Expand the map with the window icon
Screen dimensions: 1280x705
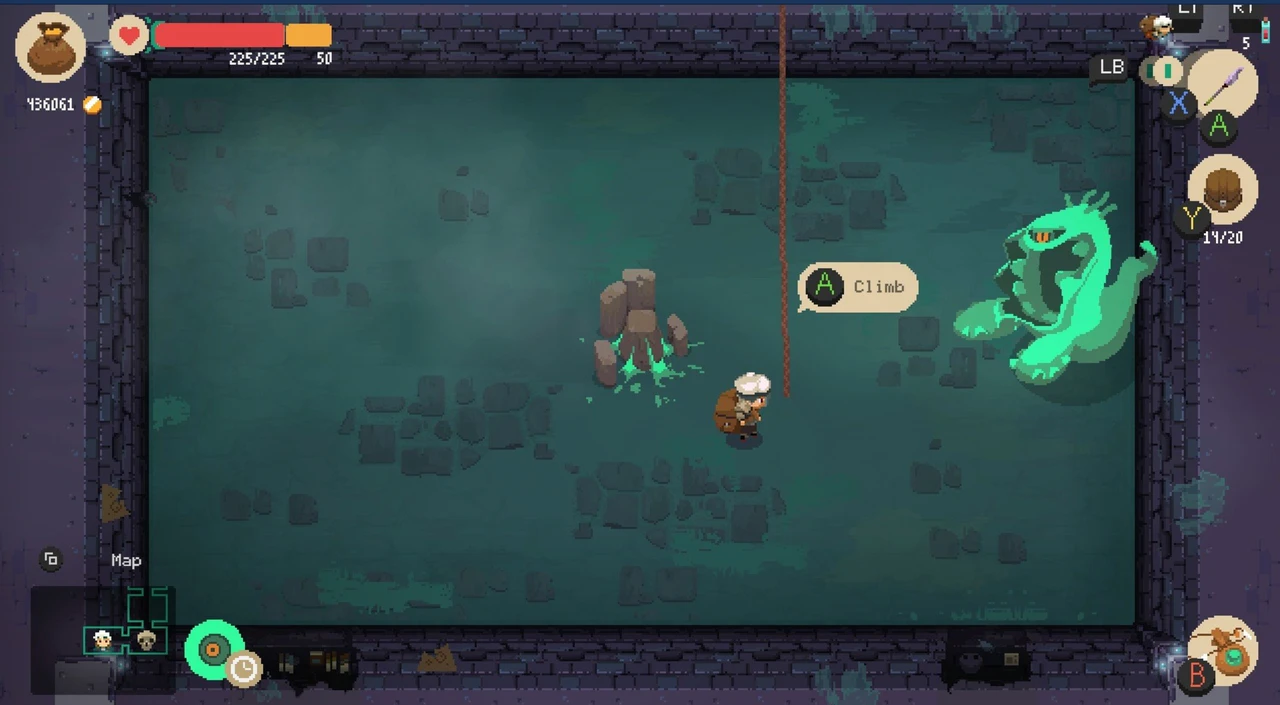[50, 560]
